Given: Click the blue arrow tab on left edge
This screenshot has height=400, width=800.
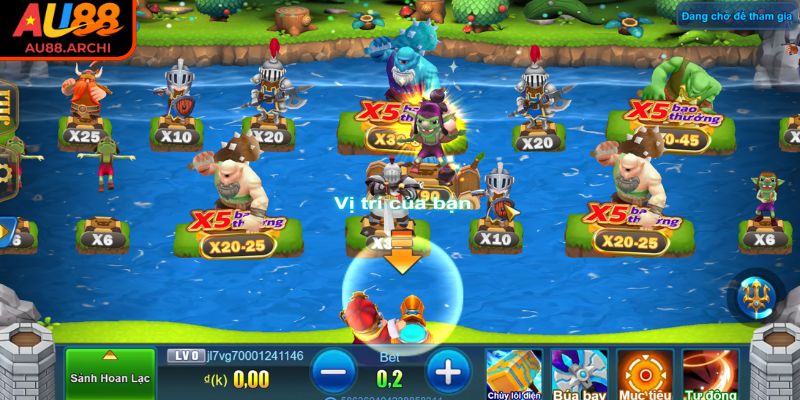Looking at the screenshot, I should [6, 232].
